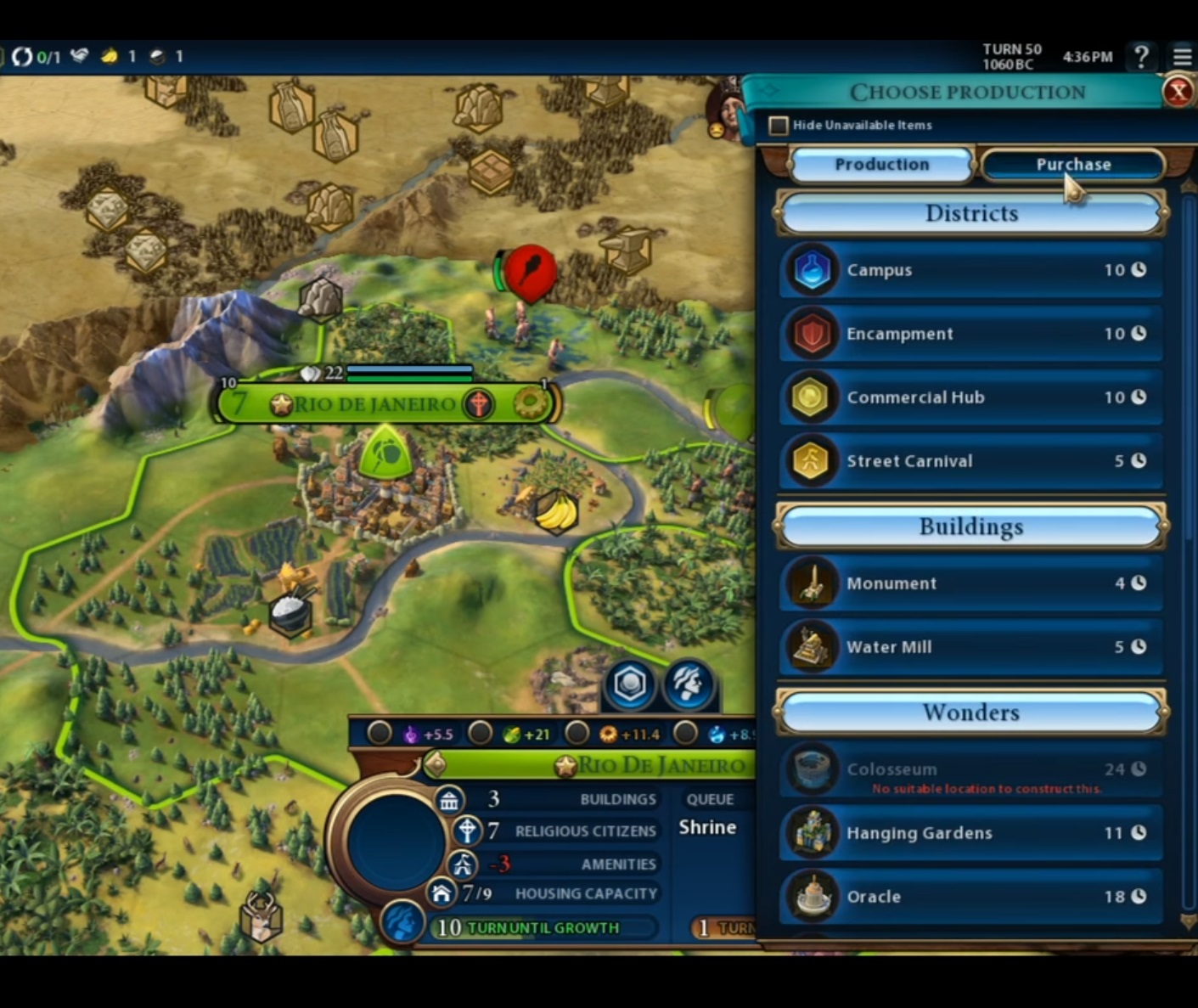1198x1008 pixels.
Task: Open the buildings breakdown icon in city panel
Action: point(449,799)
